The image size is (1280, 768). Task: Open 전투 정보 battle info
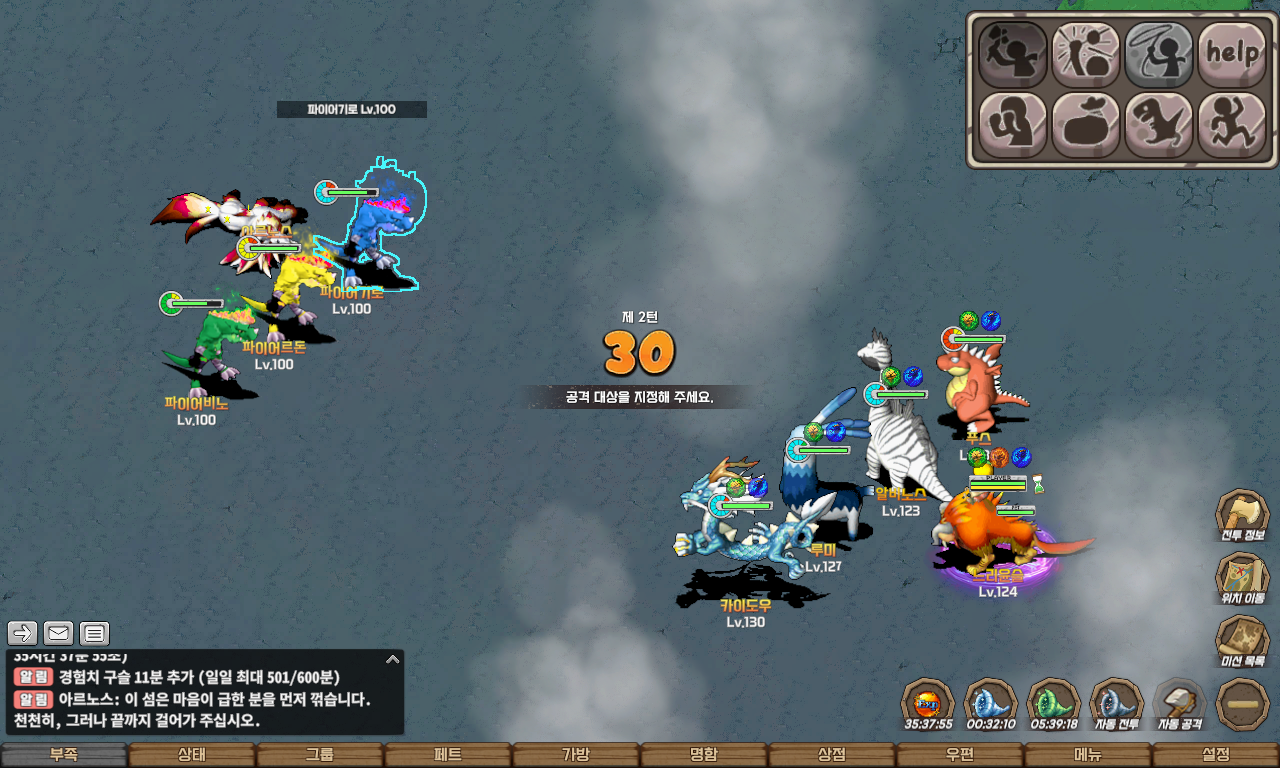(x=1242, y=516)
